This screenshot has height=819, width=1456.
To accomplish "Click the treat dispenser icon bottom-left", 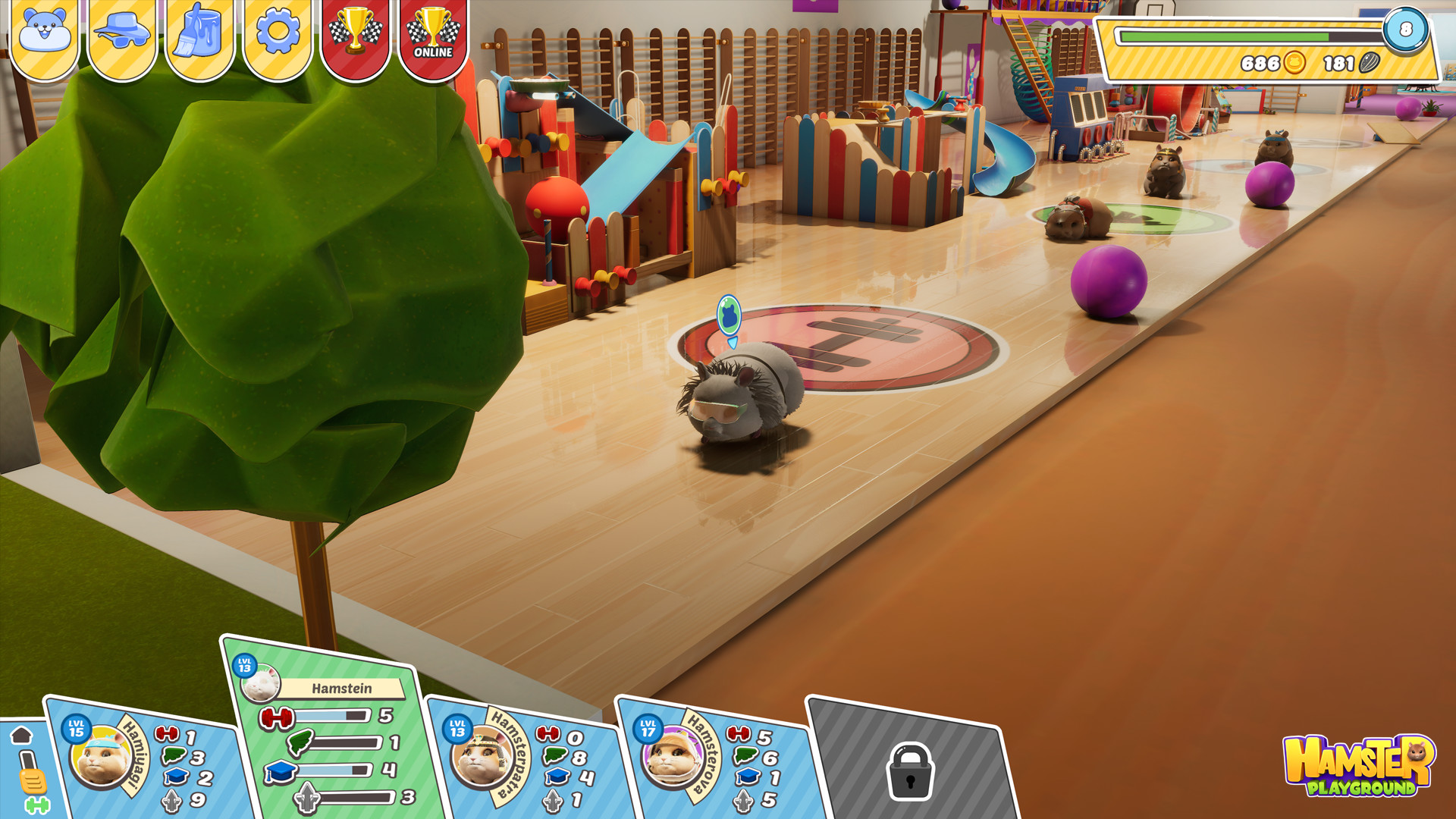I will [32, 777].
